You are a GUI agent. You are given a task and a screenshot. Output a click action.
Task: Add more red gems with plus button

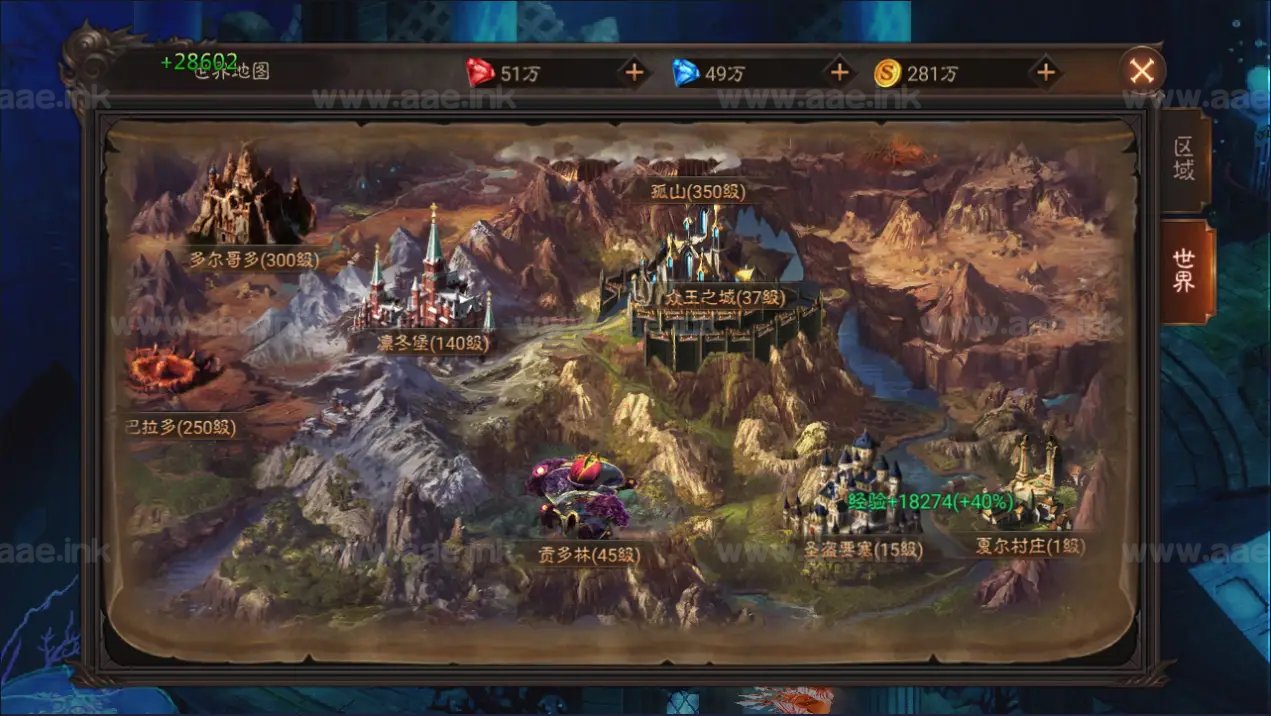pyautogui.click(x=633, y=72)
